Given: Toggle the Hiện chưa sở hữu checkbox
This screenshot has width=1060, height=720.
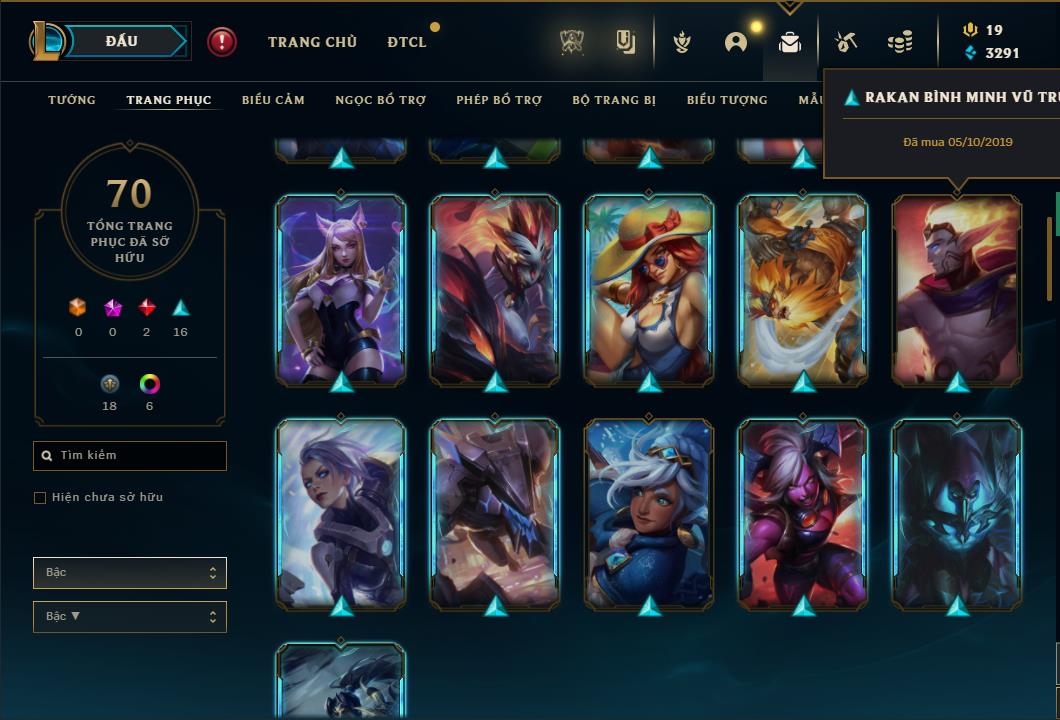Looking at the screenshot, I should [40, 498].
